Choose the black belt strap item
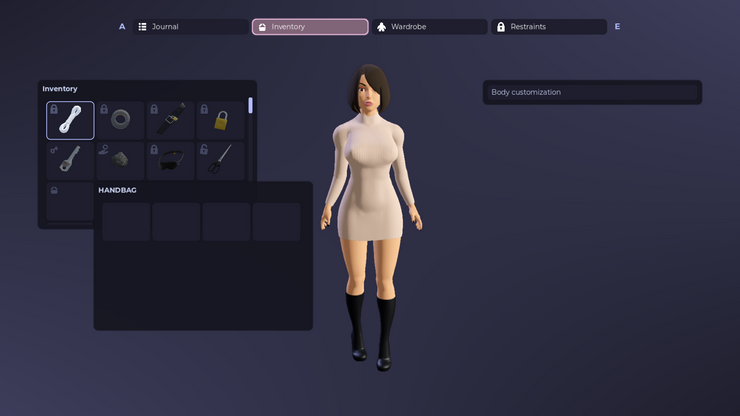 (171, 120)
